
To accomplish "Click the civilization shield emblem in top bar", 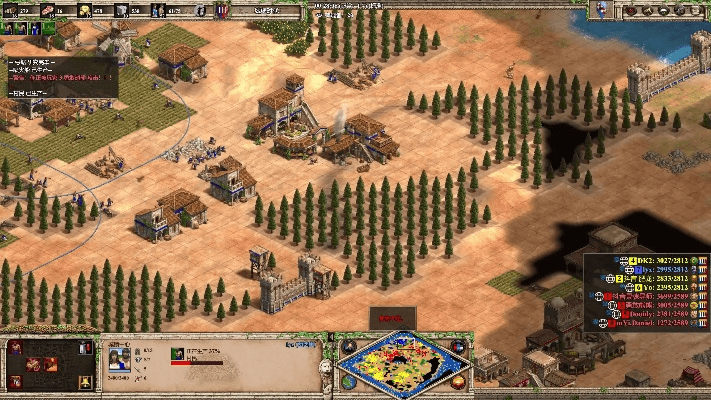I will click(221, 10).
